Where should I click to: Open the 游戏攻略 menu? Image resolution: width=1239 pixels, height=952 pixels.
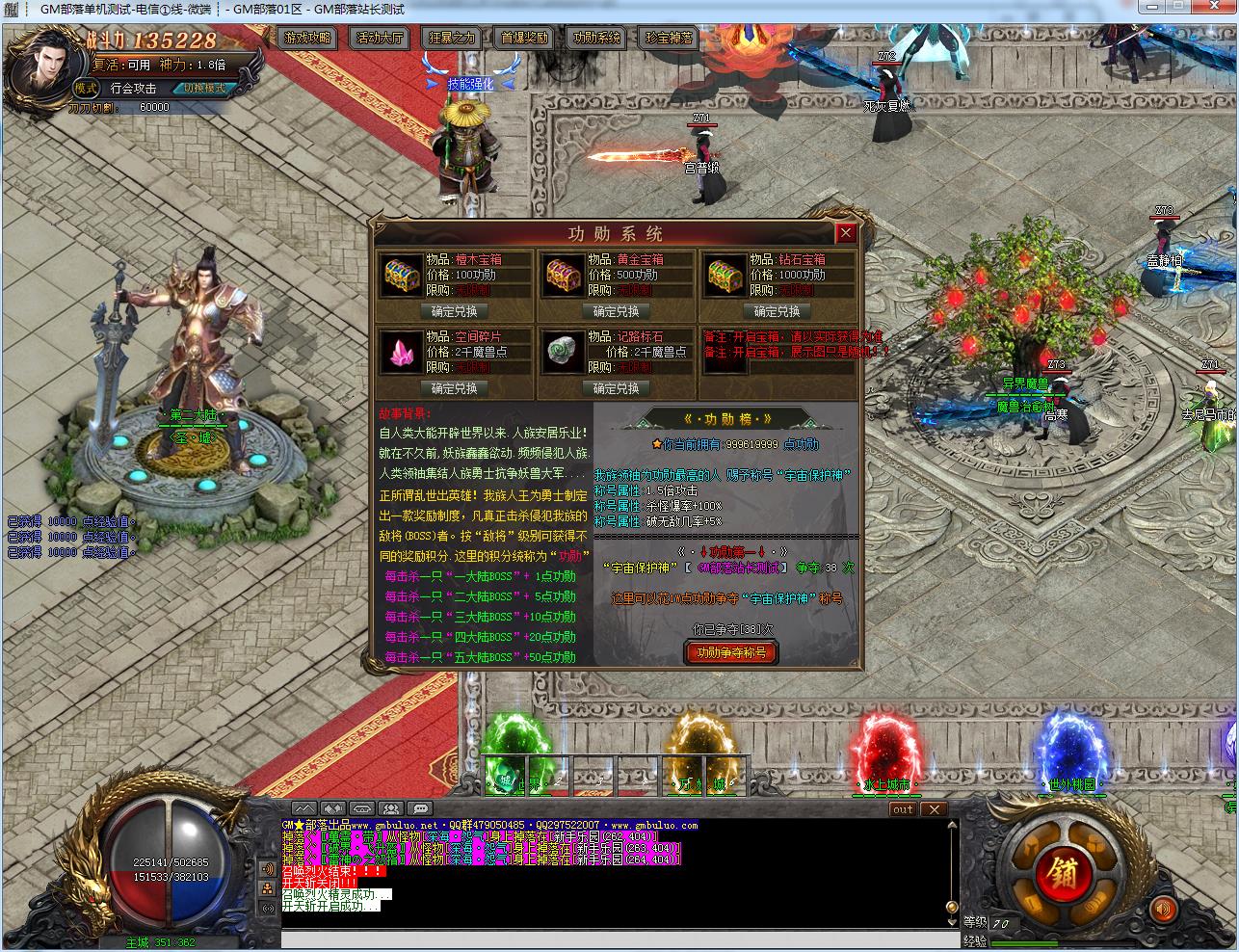pyautogui.click(x=307, y=39)
